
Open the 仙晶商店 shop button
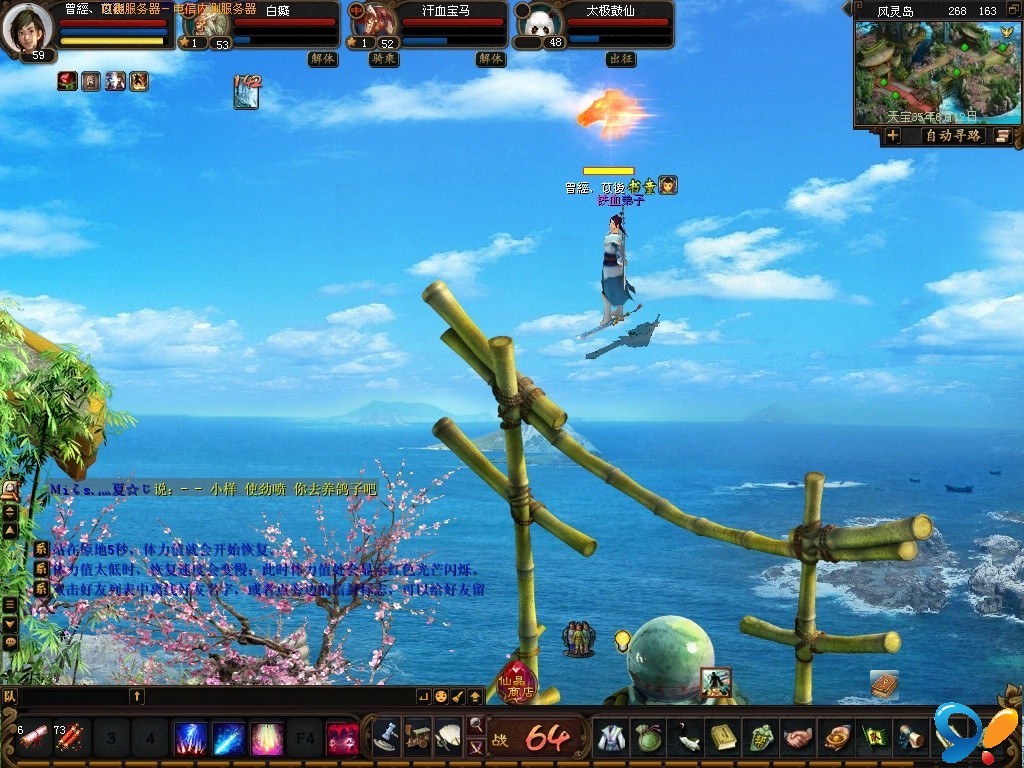[517, 683]
